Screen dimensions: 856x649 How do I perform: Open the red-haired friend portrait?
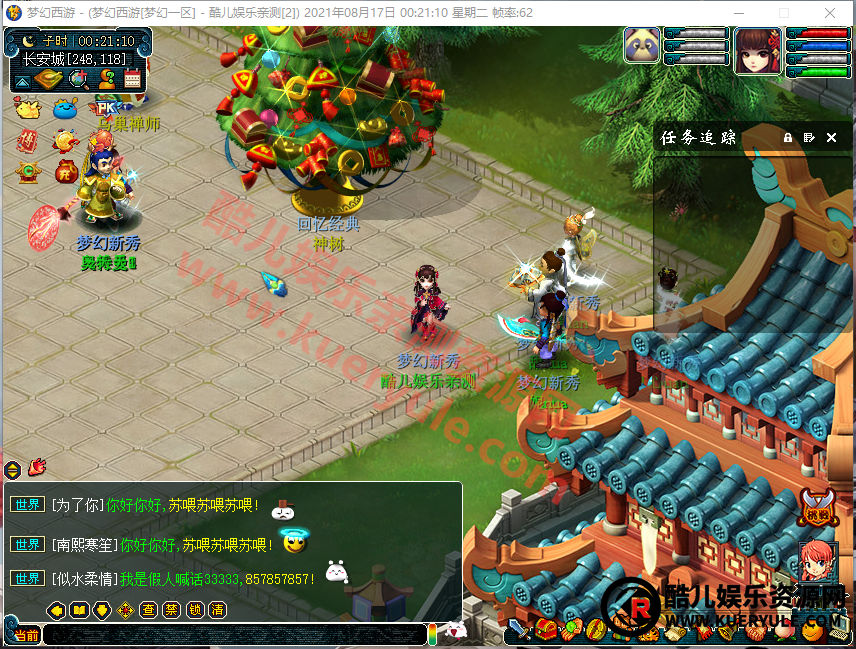point(817,561)
